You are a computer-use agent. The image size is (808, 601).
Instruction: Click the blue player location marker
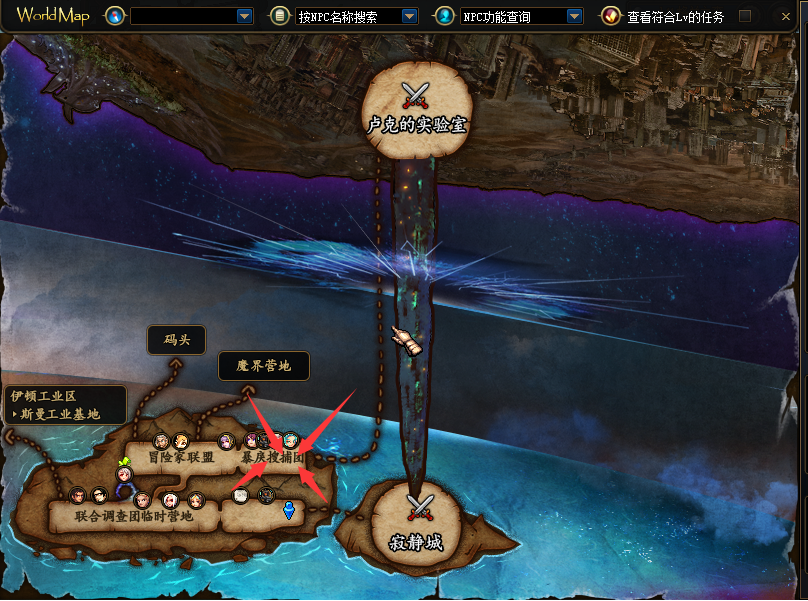[288, 511]
